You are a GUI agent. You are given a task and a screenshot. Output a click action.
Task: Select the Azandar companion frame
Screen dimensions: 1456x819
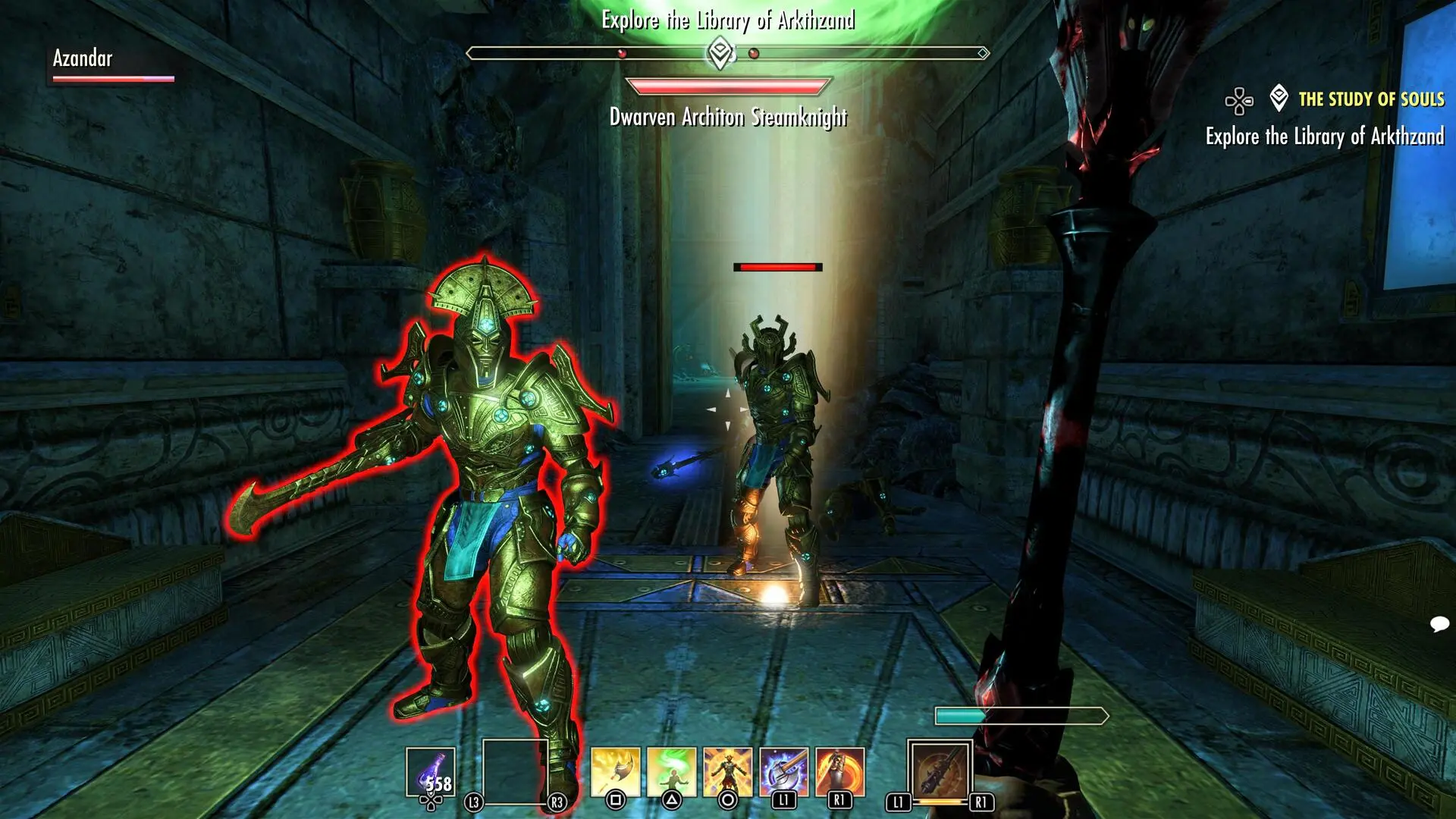click(x=112, y=65)
